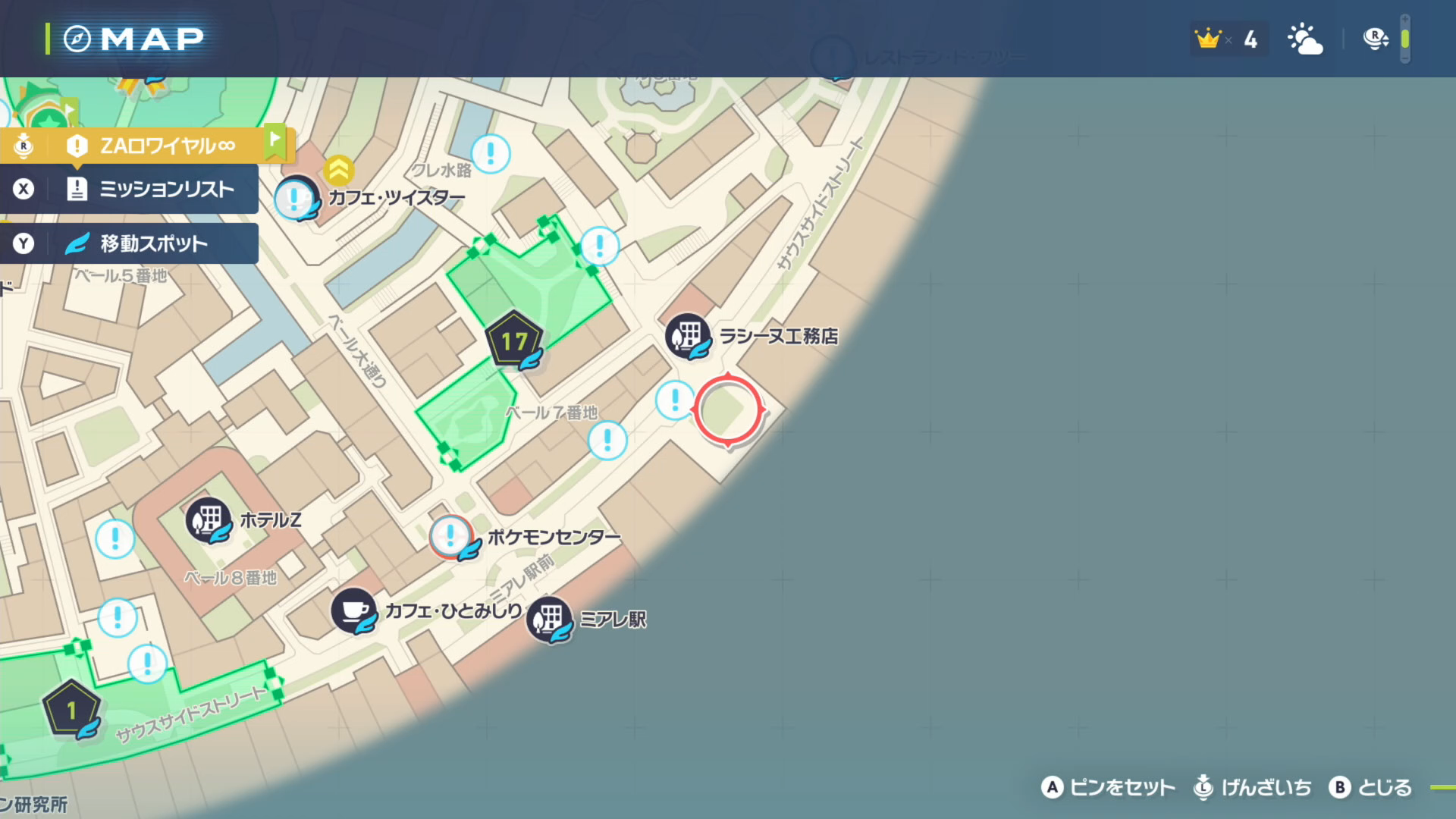Select wild zone 1 badge
Image resolution: width=1456 pixels, height=819 pixels.
[71, 710]
